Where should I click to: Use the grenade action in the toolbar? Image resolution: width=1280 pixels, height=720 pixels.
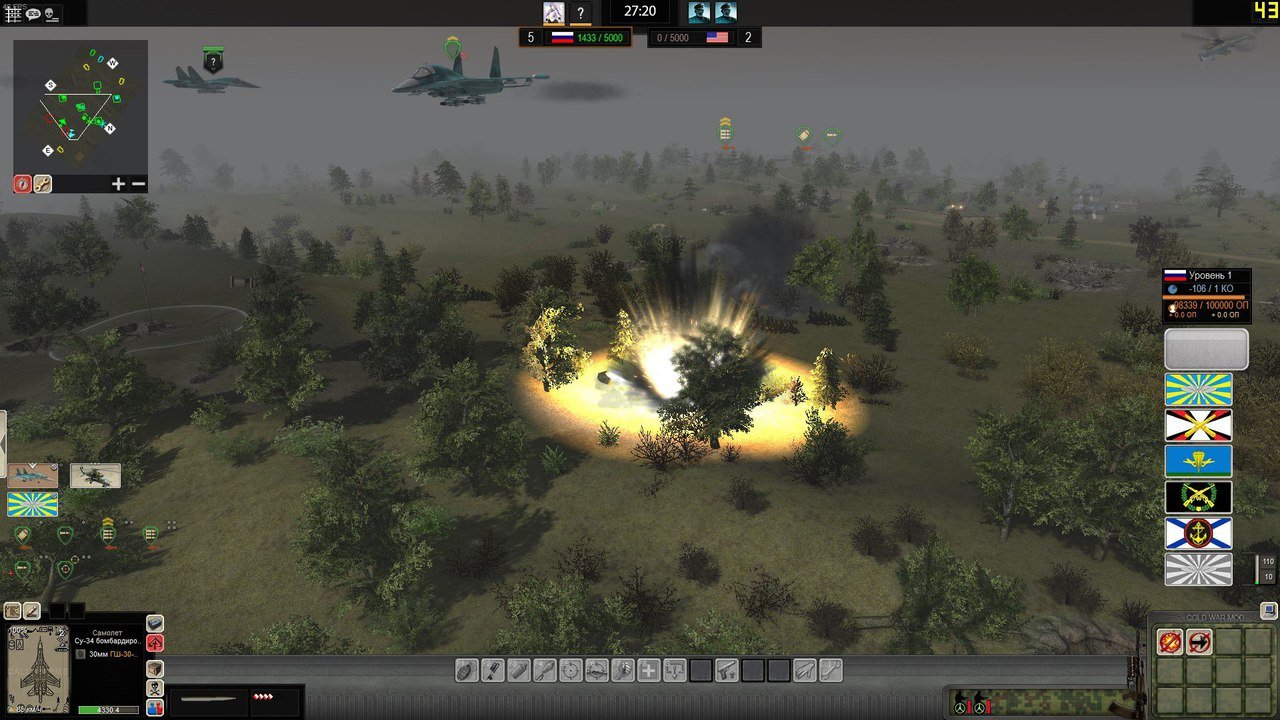click(466, 670)
